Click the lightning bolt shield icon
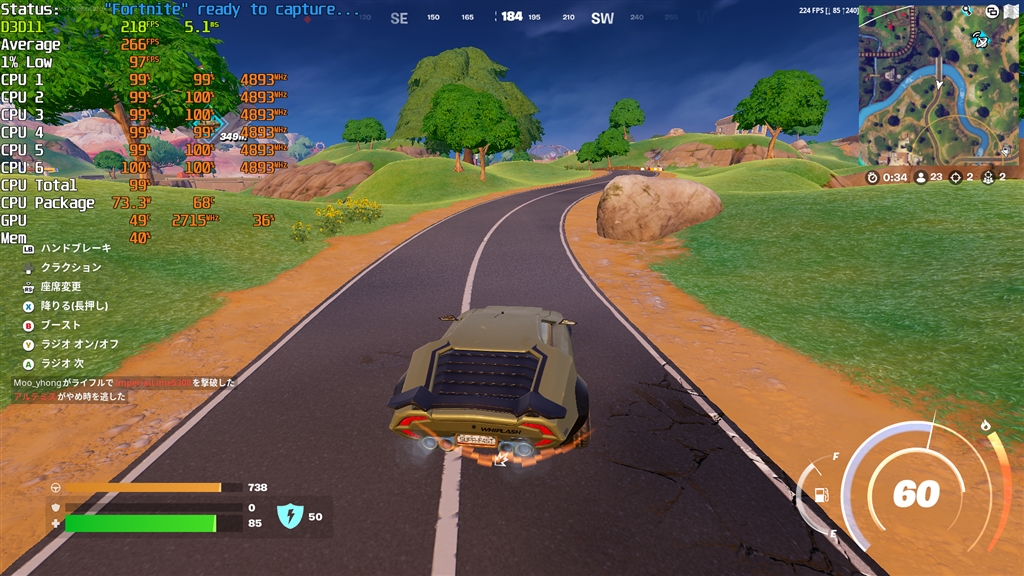The image size is (1024, 576). (289, 516)
